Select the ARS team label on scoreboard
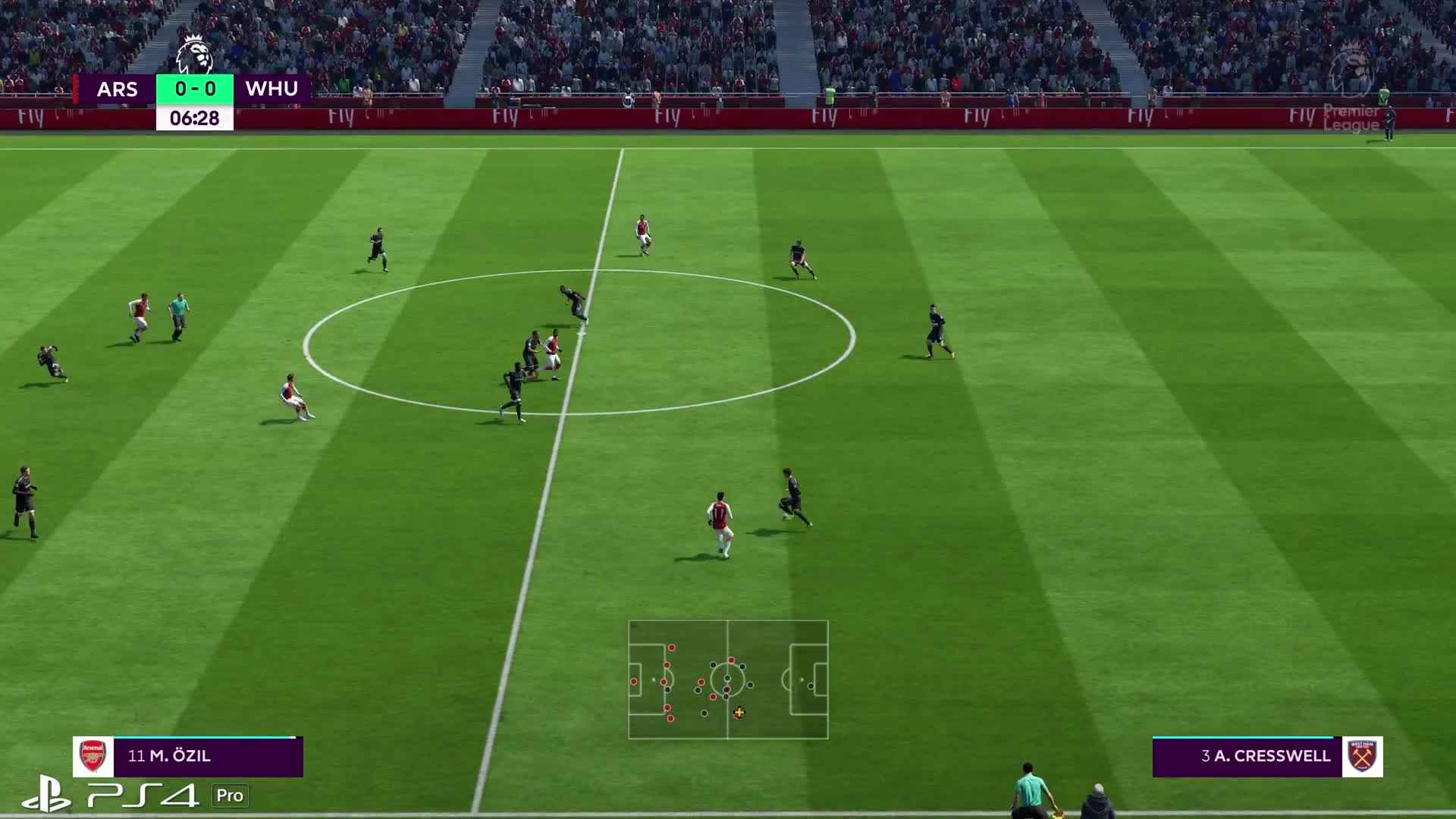Screen dimensions: 1456x819 (118, 89)
